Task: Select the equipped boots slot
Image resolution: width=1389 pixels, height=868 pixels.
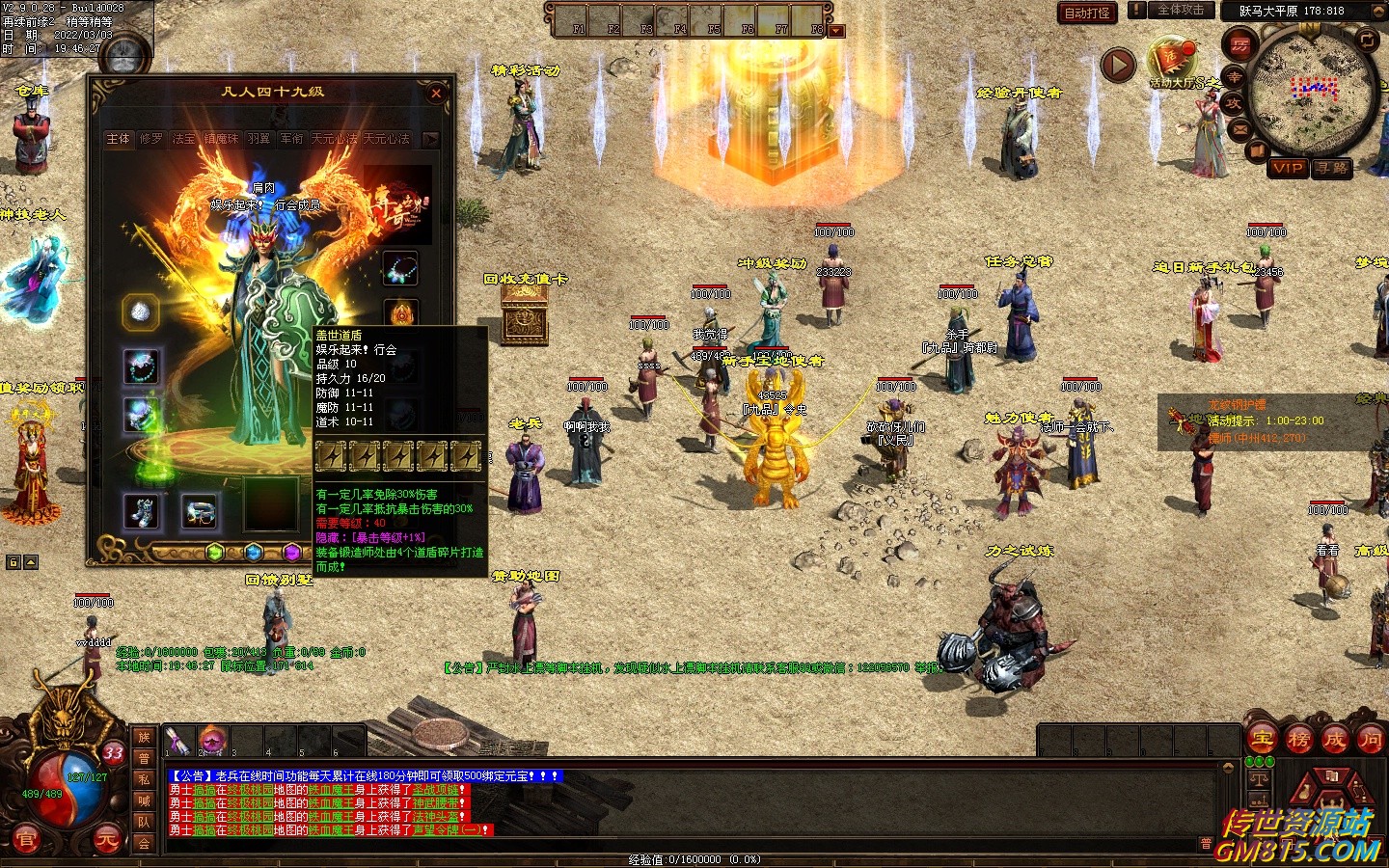Action: pos(141,511)
